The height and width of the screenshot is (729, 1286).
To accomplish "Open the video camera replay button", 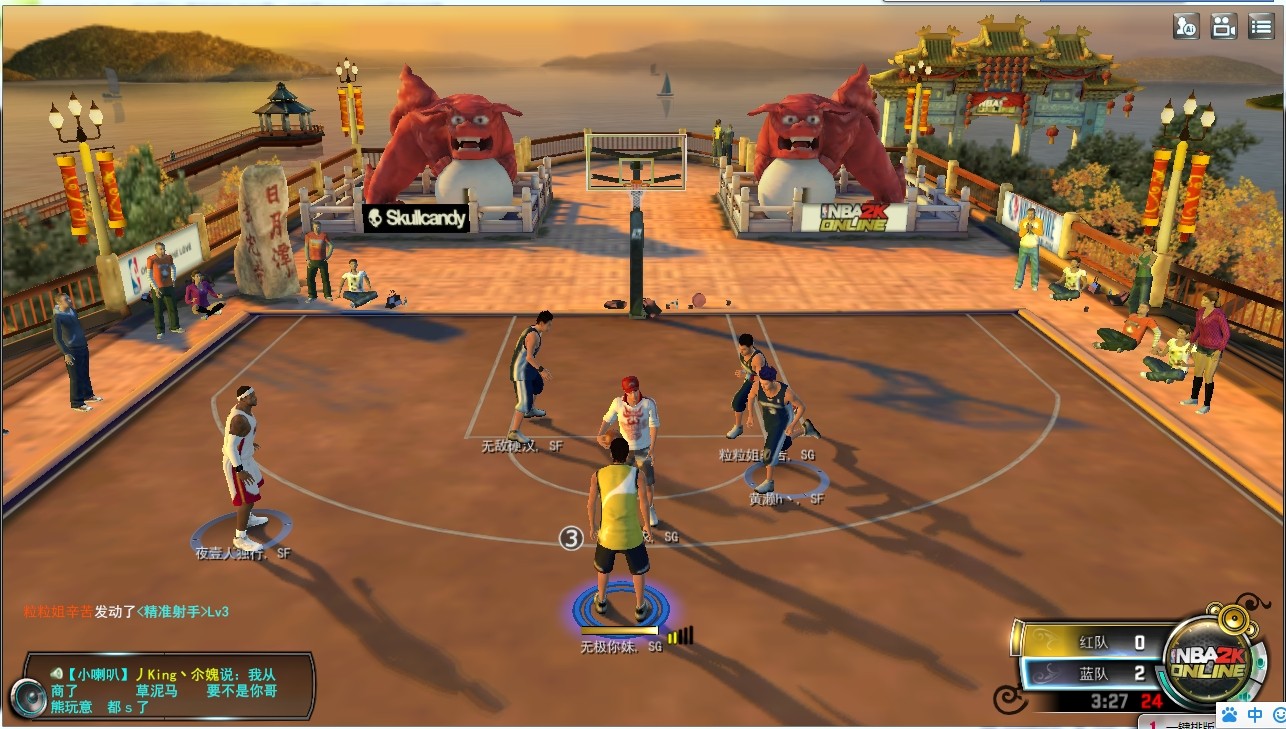I will point(1224,27).
